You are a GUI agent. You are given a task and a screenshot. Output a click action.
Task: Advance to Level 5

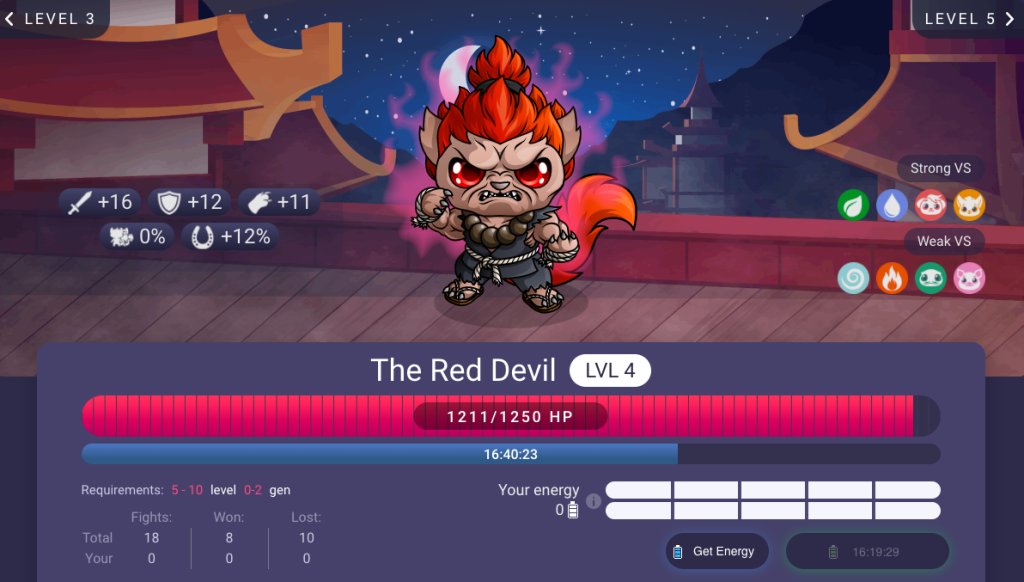click(966, 18)
